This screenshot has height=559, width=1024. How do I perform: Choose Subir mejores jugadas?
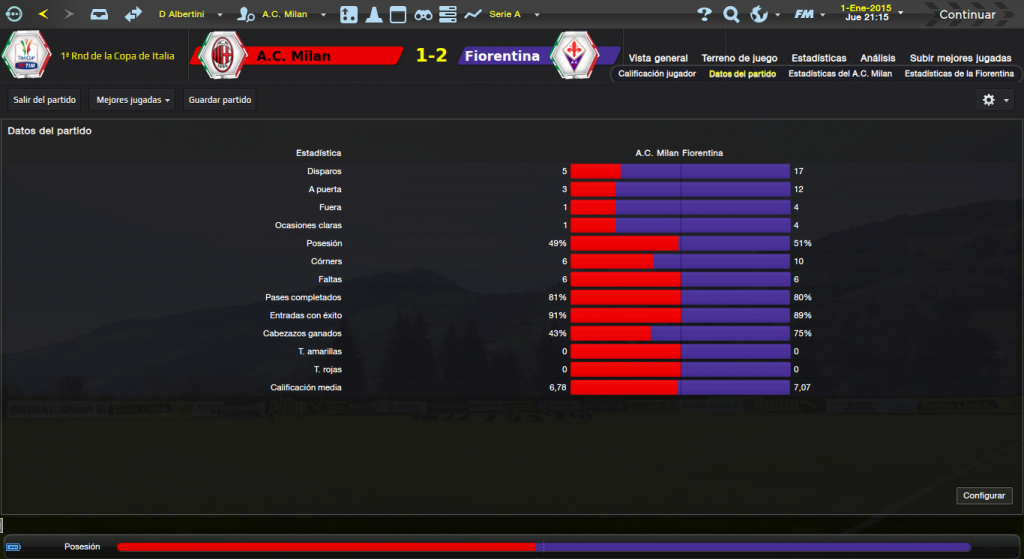tap(960, 58)
